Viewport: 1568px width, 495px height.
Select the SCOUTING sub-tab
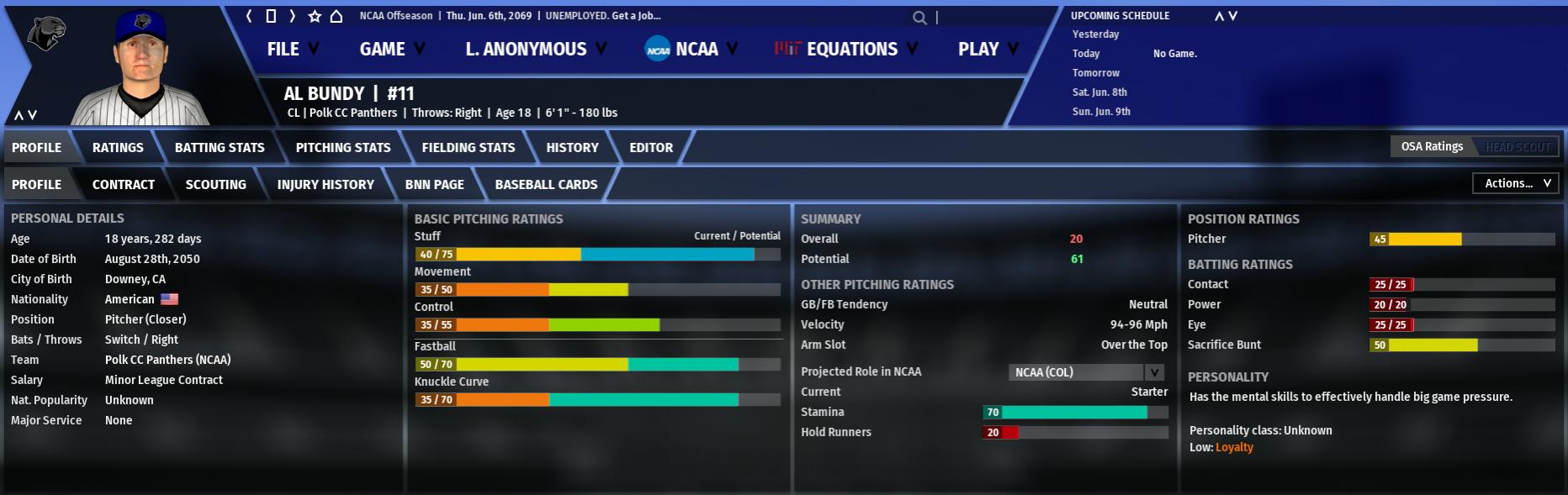click(216, 185)
